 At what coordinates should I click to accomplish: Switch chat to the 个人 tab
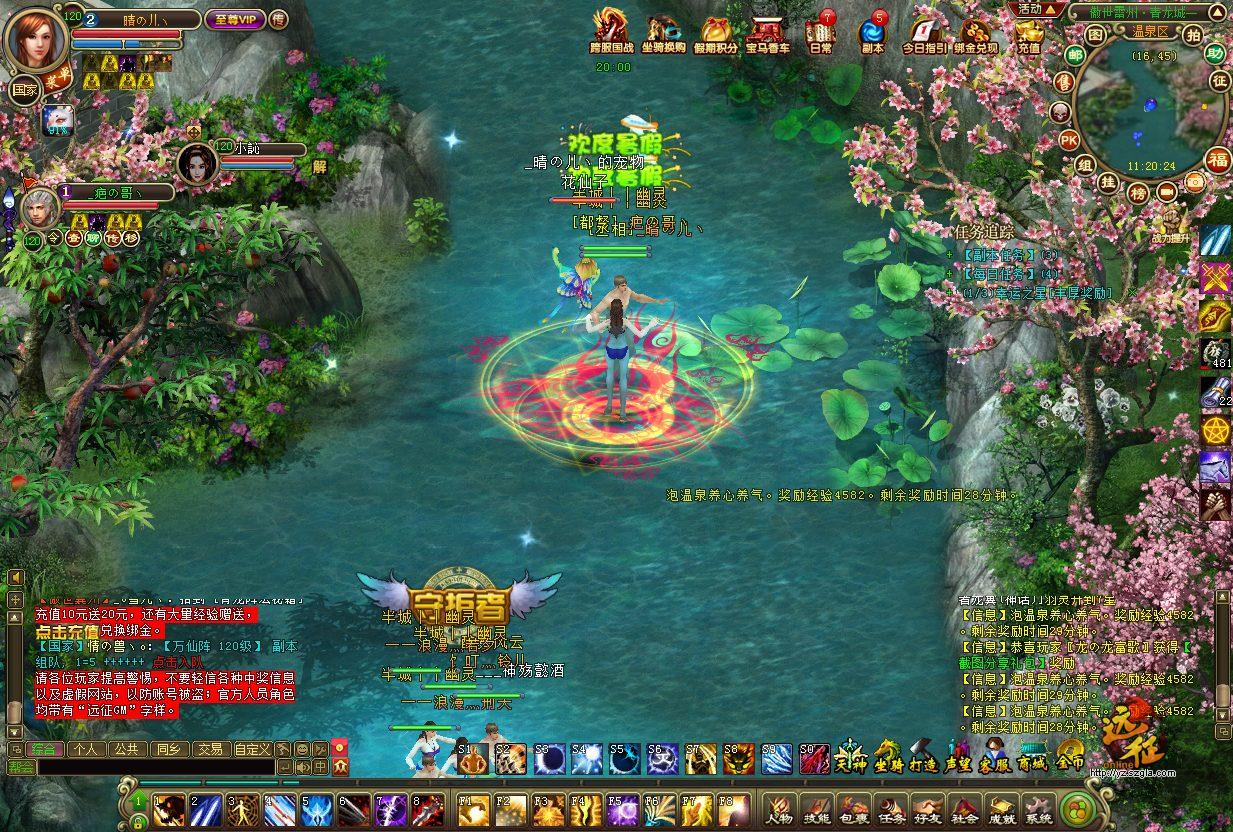point(86,748)
